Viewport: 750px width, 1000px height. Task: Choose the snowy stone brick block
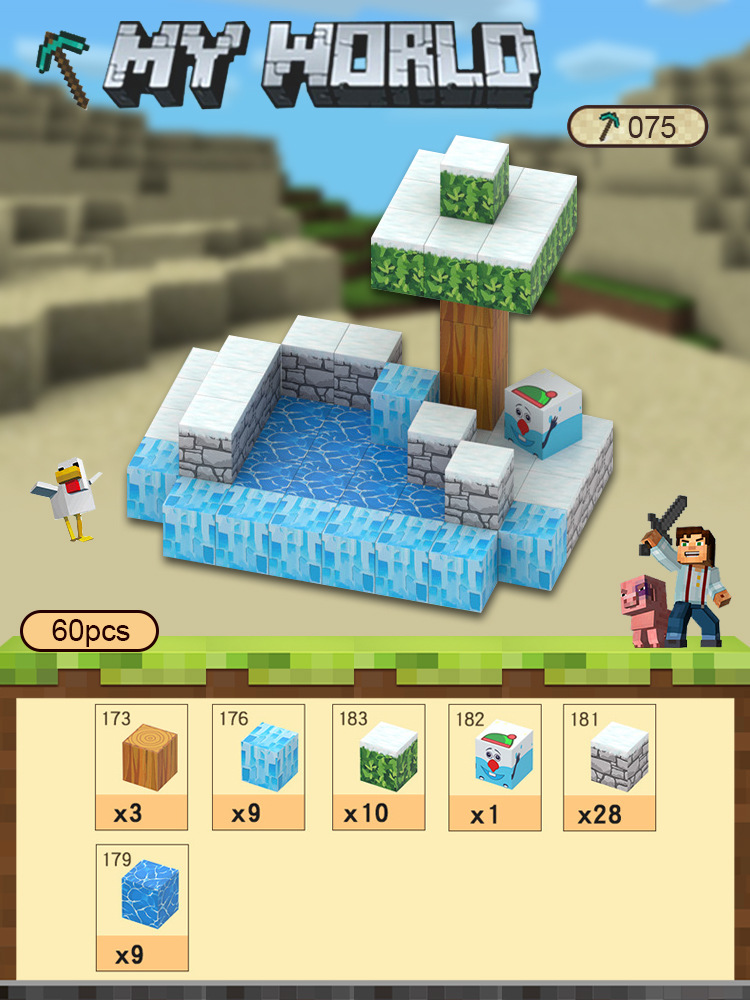[x=609, y=766]
